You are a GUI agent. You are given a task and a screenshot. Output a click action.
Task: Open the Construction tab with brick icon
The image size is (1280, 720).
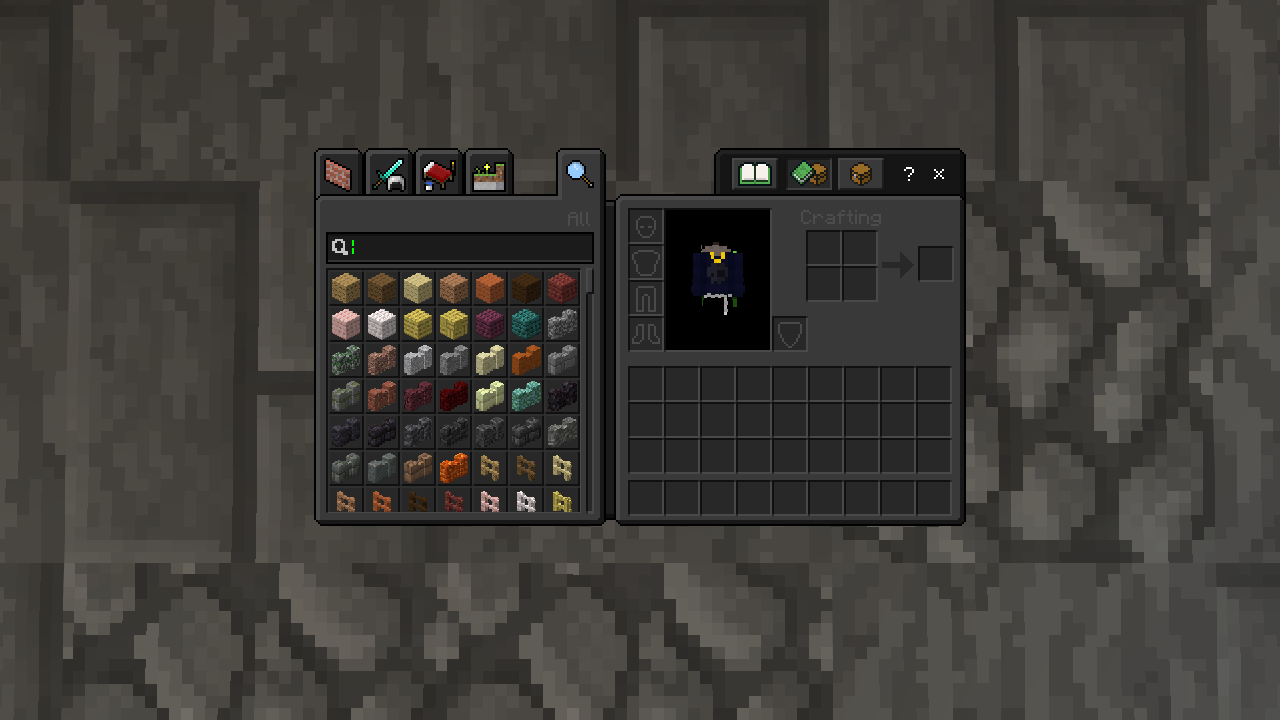click(x=340, y=175)
